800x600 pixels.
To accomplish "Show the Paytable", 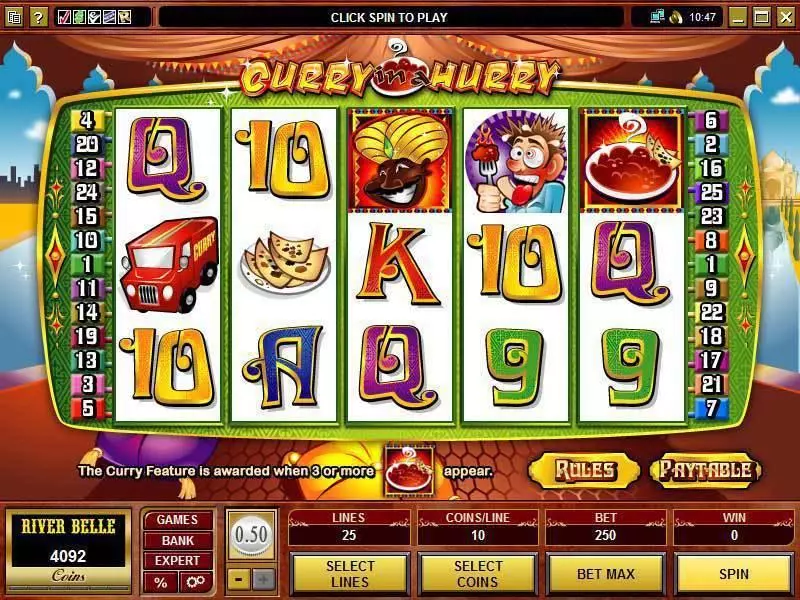I will (x=706, y=470).
